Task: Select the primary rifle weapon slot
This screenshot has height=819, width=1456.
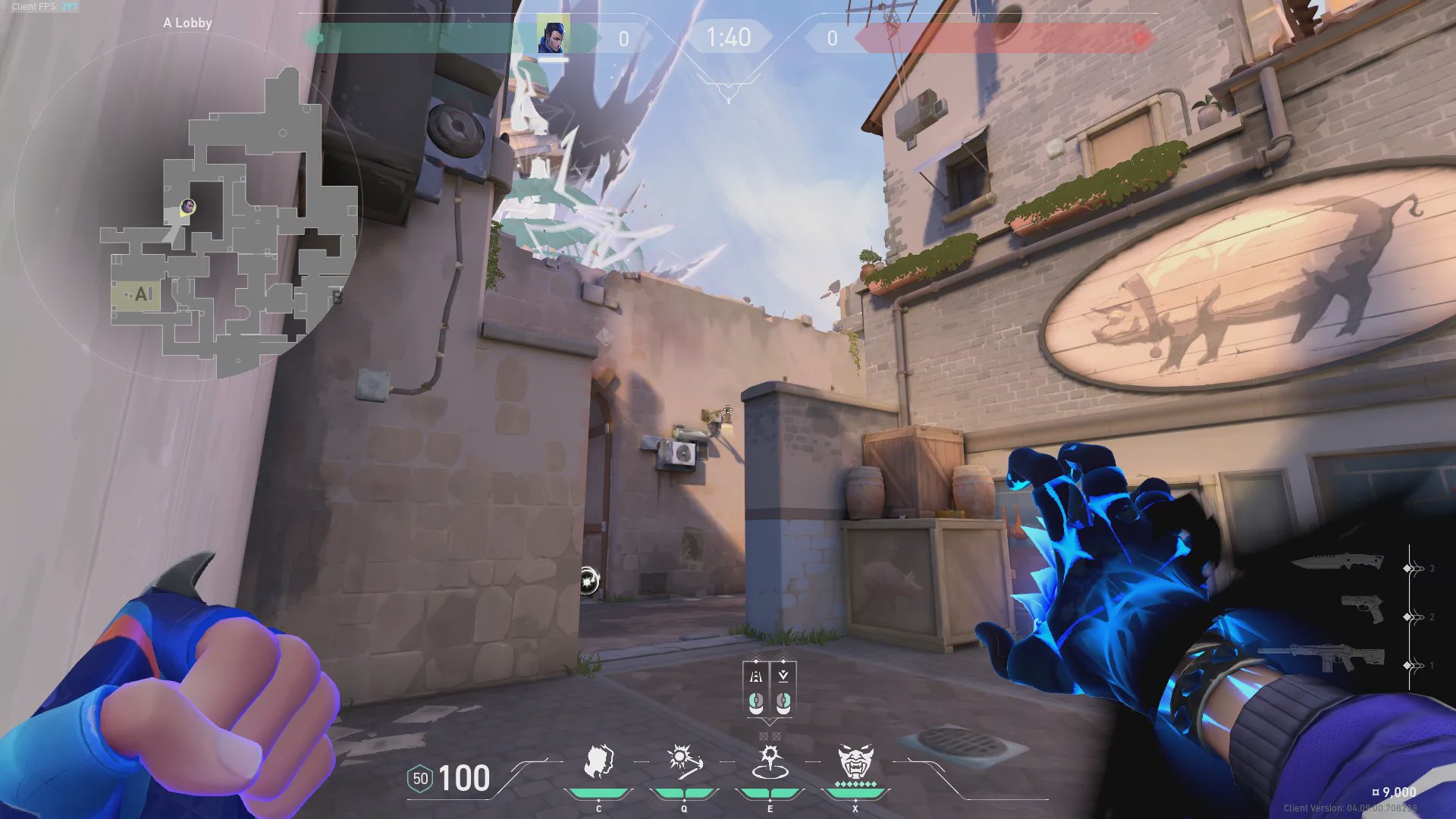Action: coord(1323,657)
